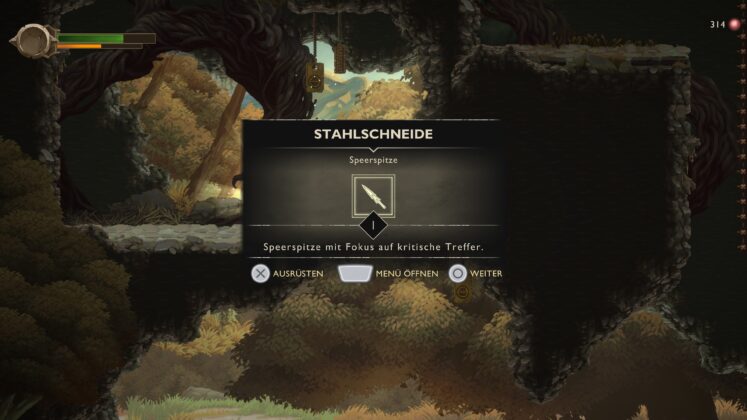This screenshot has width=747, height=420.
Task: Continue with the Weiter option
Action: point(475,273)
